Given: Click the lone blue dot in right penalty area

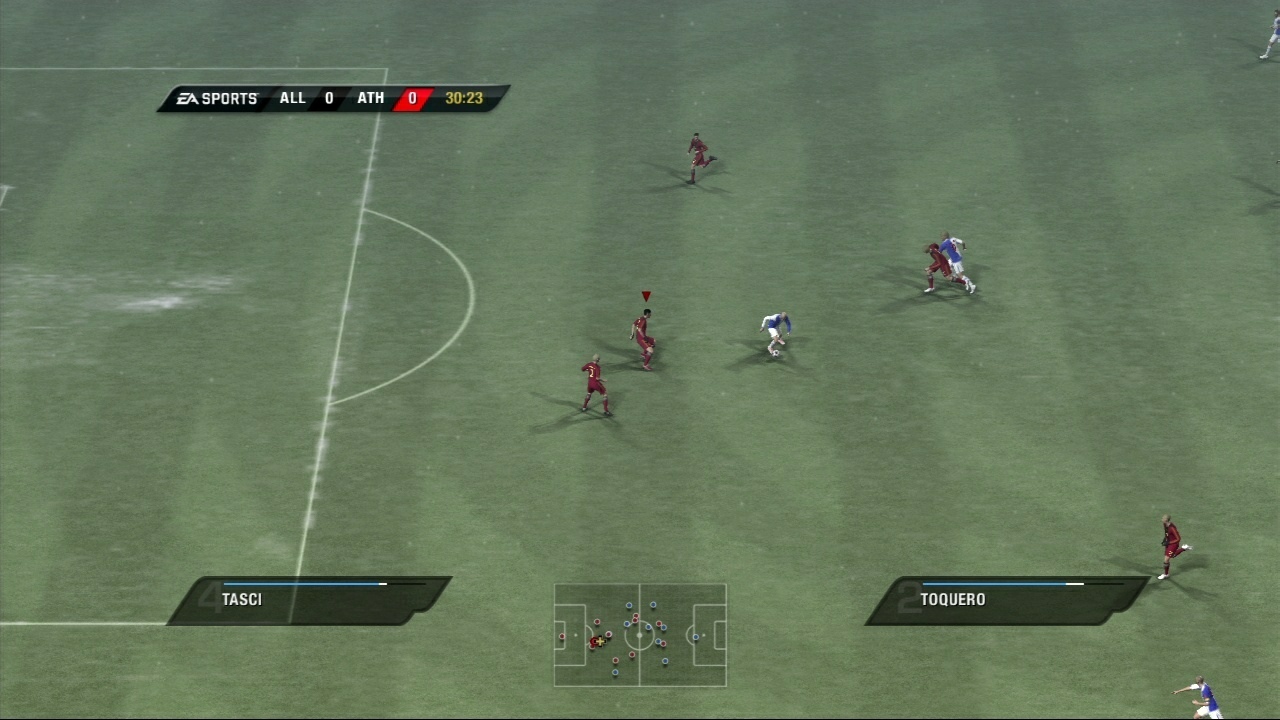Looking at the screenshot, I should (x=696, y=637).
